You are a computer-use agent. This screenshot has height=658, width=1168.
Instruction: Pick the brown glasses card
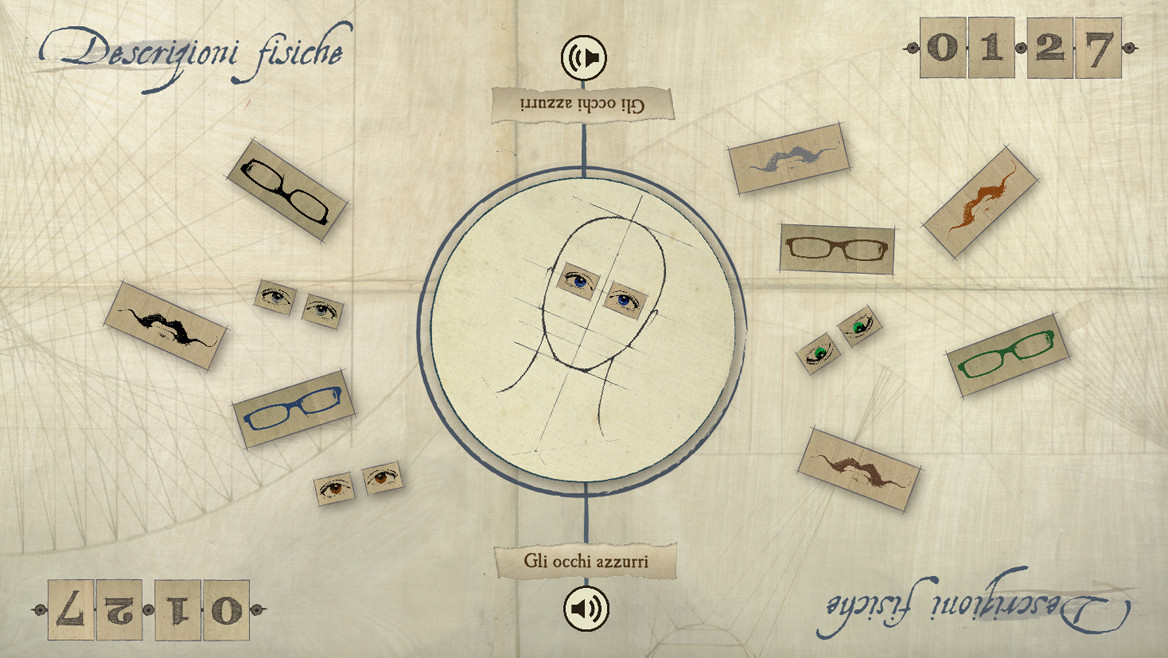tap(837, 248)
